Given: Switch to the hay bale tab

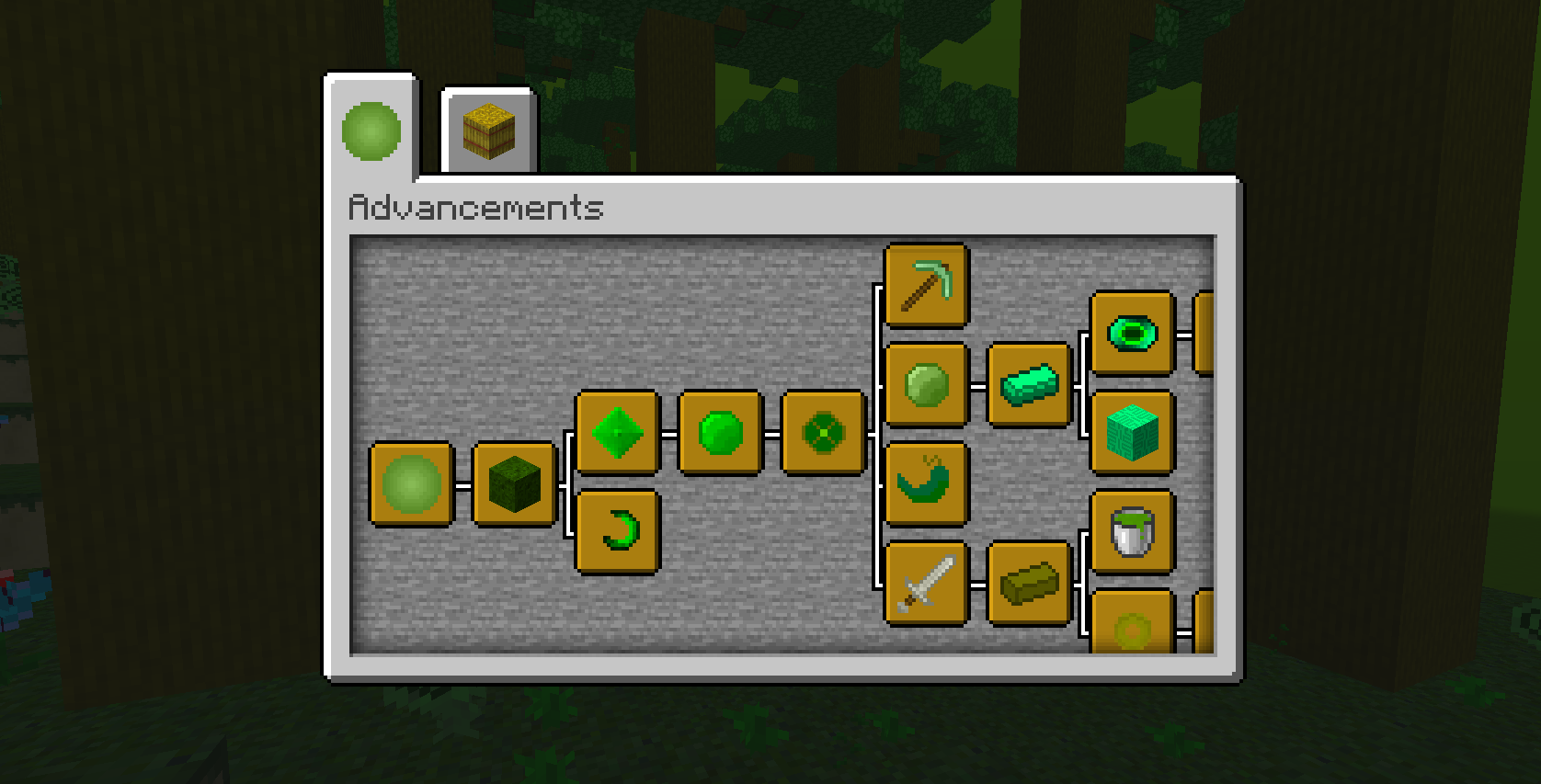Looking at the screenshot, I should [487, 129].
